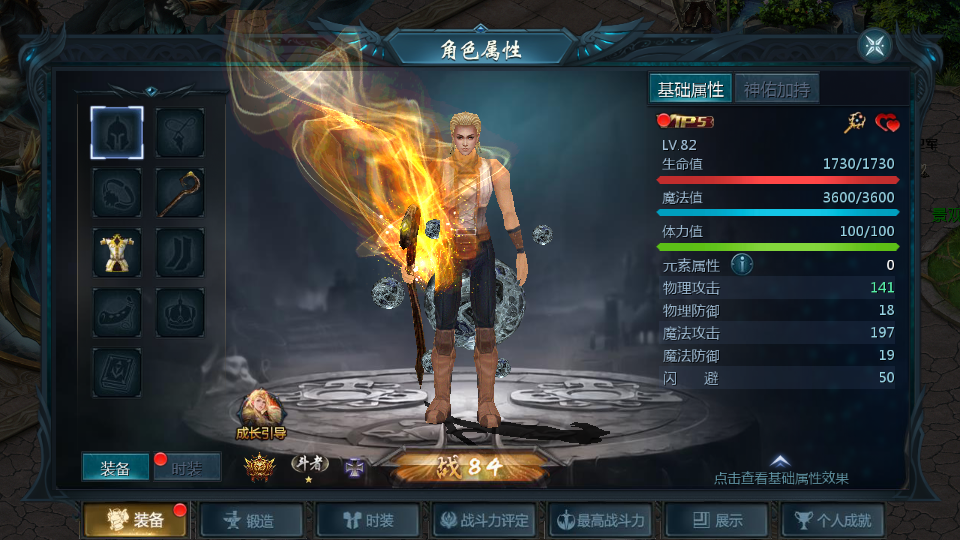Open the 展示 showcase tab

717,520
